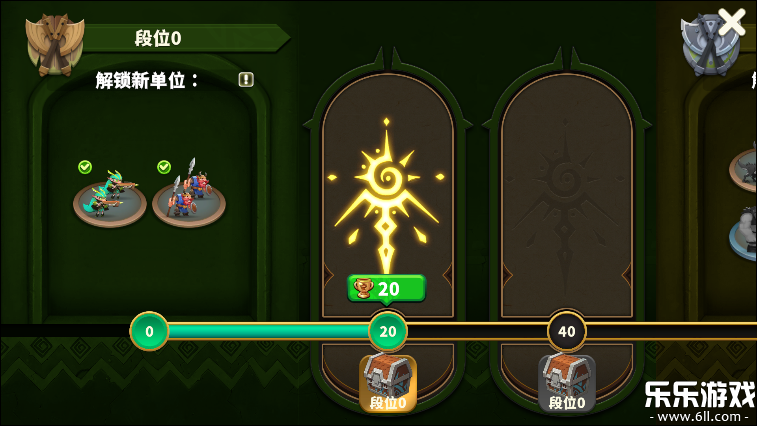Select the locked chest at 40 trophies
The height and width of the screenshot is (426, 757).
(566, 382)
